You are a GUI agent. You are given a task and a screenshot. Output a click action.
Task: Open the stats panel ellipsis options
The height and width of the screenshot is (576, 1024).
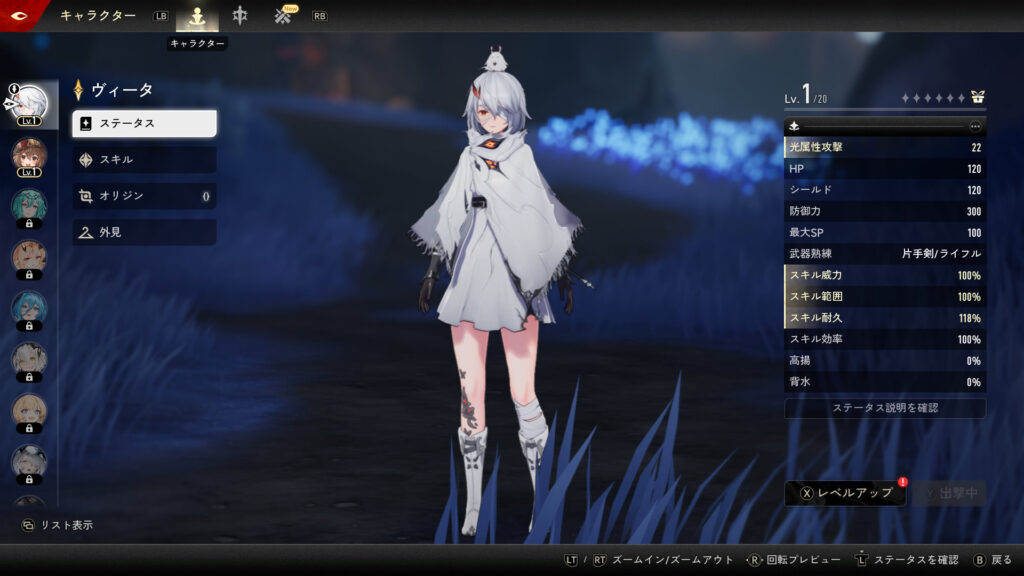[975, 126]
